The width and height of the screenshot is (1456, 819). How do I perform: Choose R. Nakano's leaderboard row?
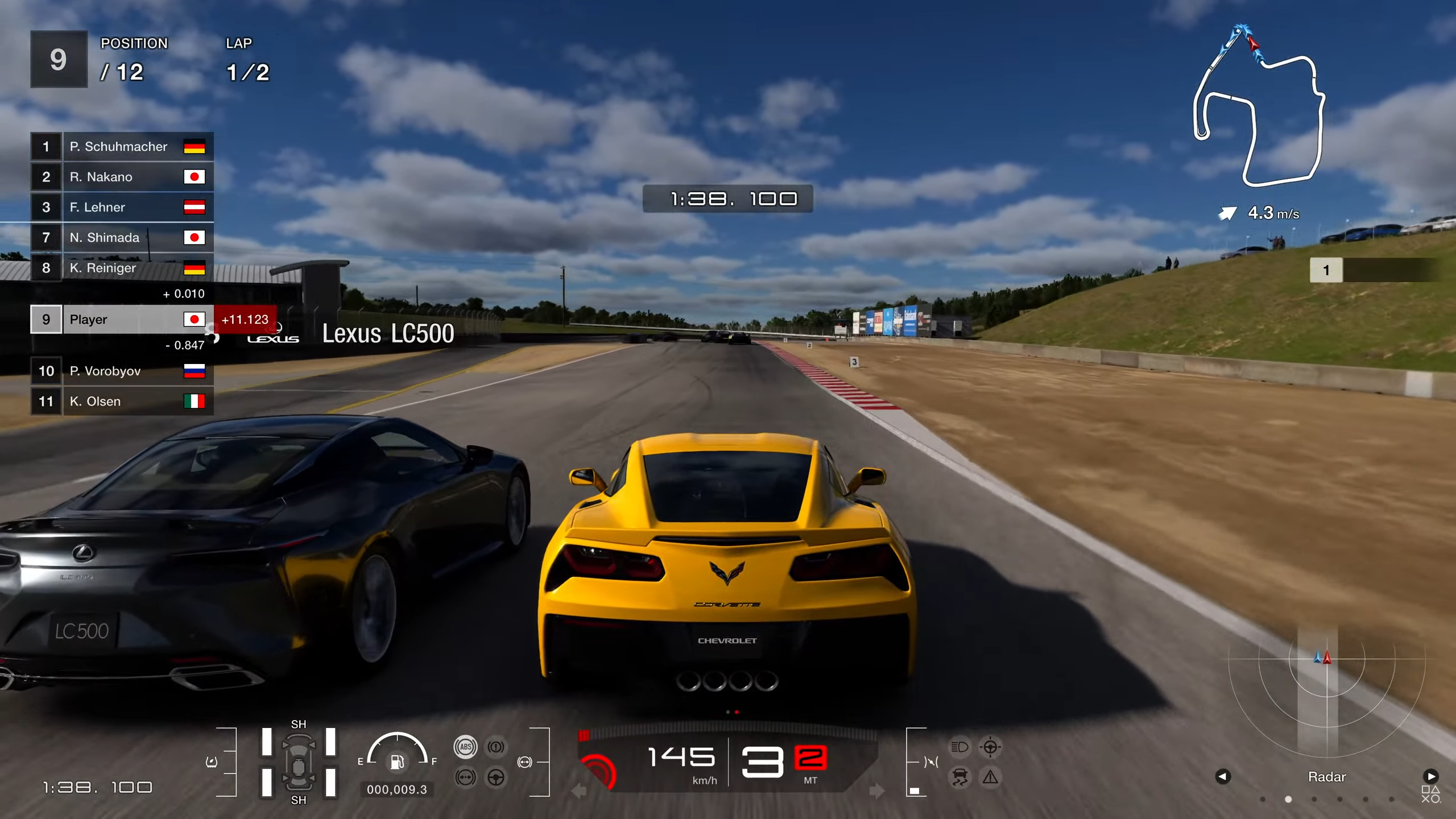tap(122, 177)
